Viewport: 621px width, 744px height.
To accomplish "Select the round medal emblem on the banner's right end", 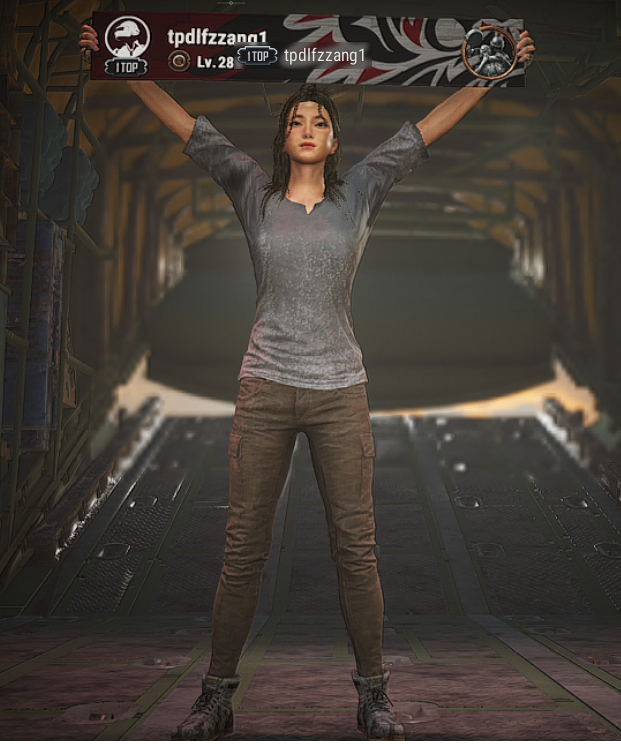I will 488,50.
